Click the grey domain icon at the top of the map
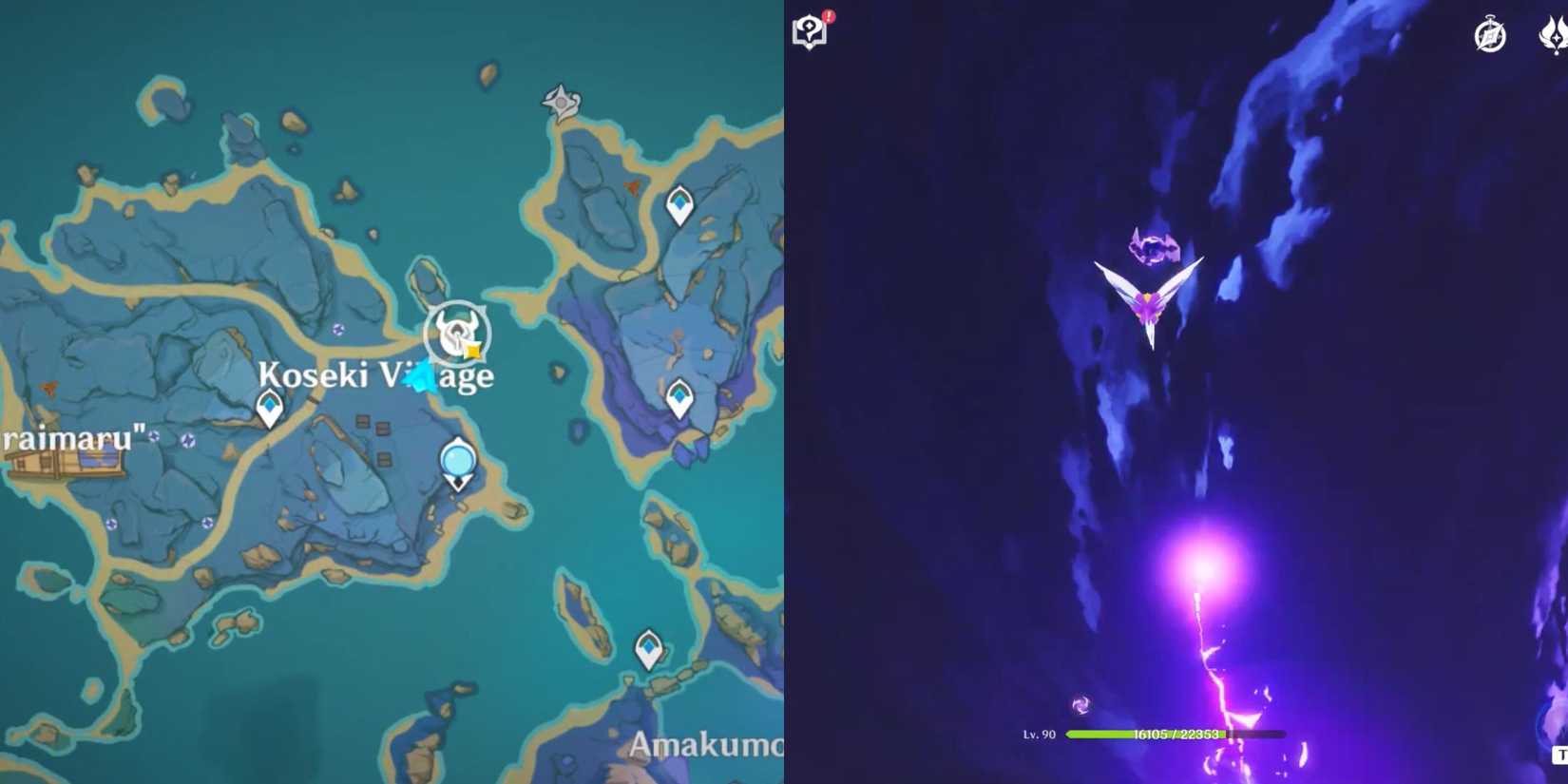 pos(559,102)
